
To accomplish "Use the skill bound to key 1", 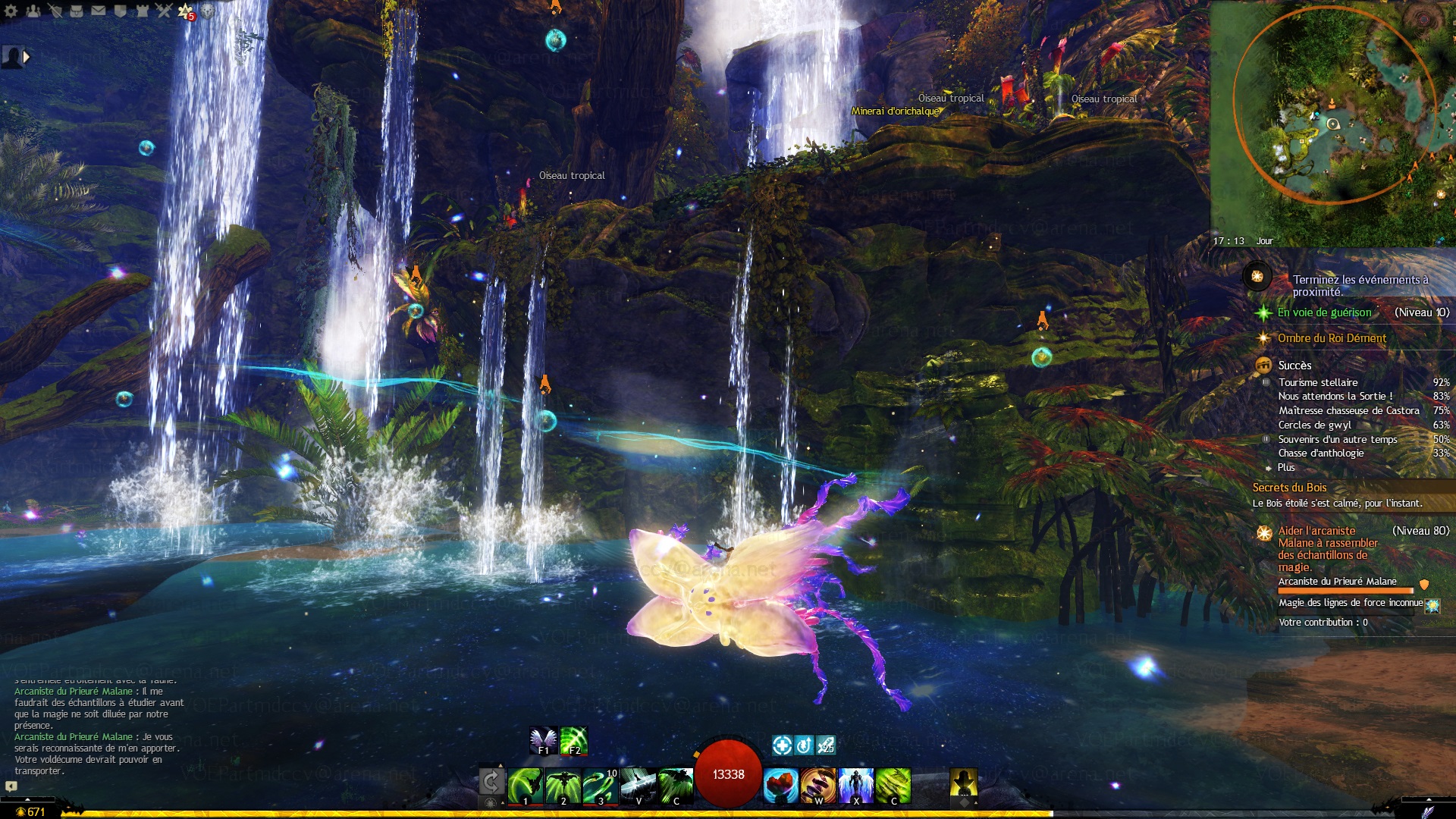I will click(525, 785).
